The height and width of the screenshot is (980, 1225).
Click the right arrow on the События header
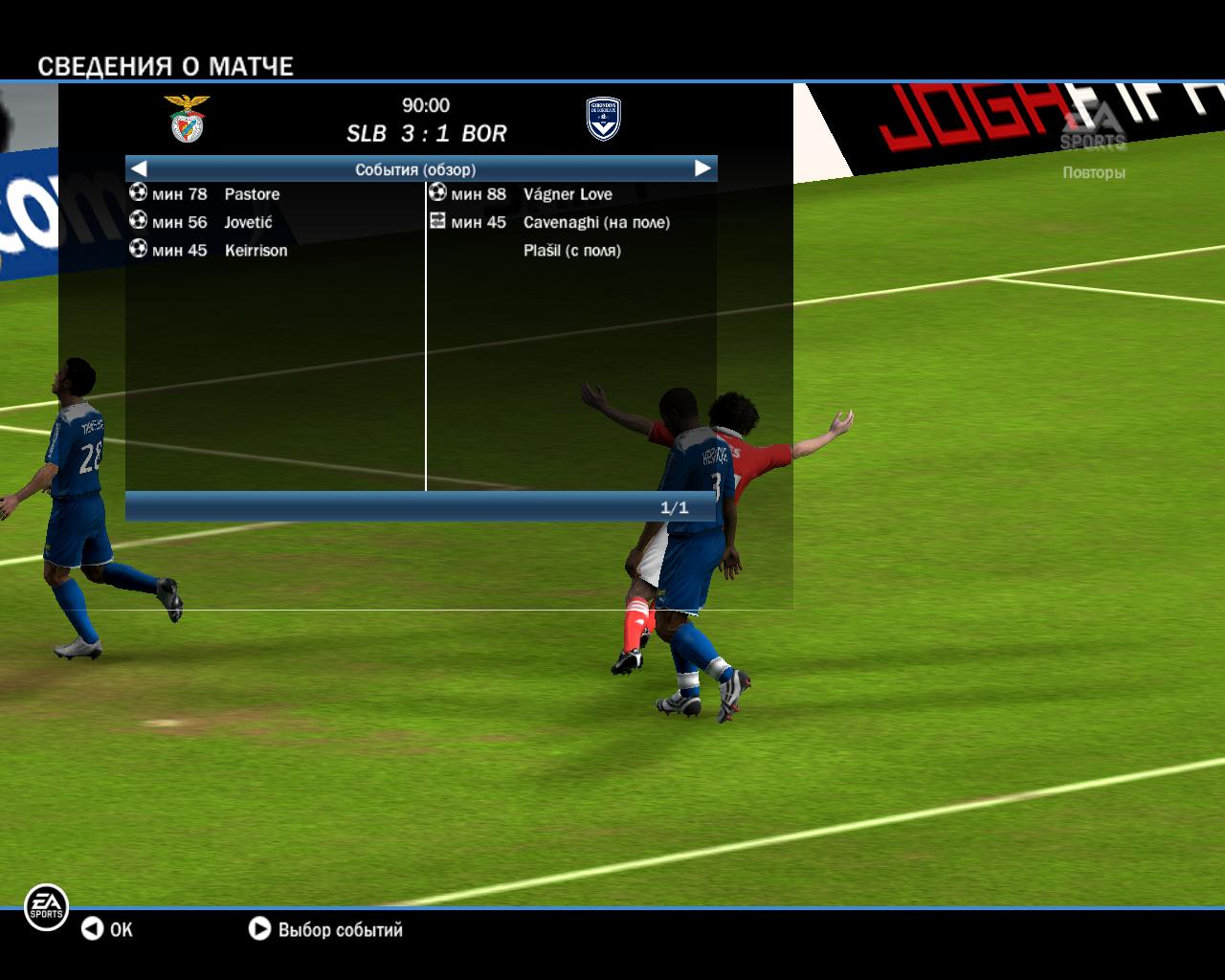point(702,168)
